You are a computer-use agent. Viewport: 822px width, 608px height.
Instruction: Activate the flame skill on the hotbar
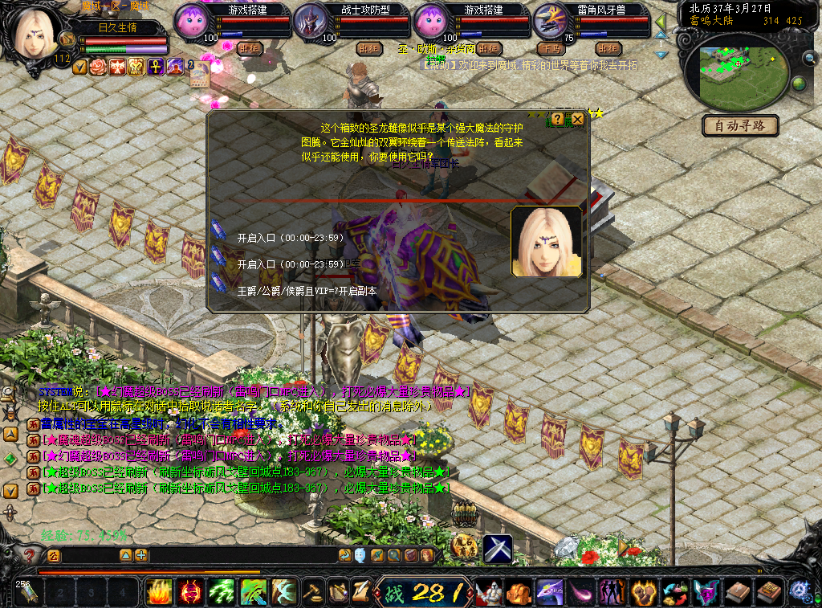coord(160,591)
